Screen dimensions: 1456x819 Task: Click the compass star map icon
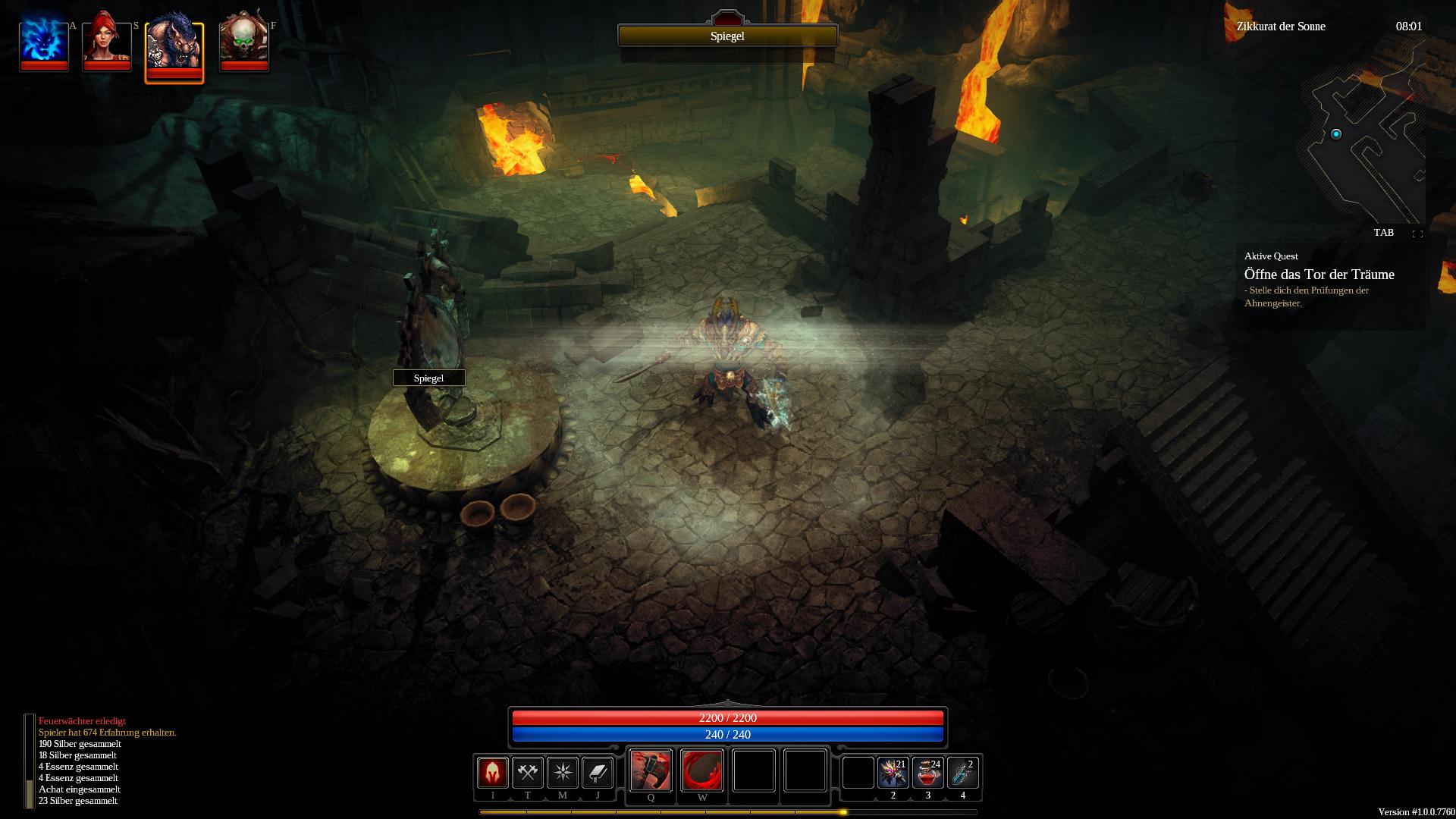[563, 773]
